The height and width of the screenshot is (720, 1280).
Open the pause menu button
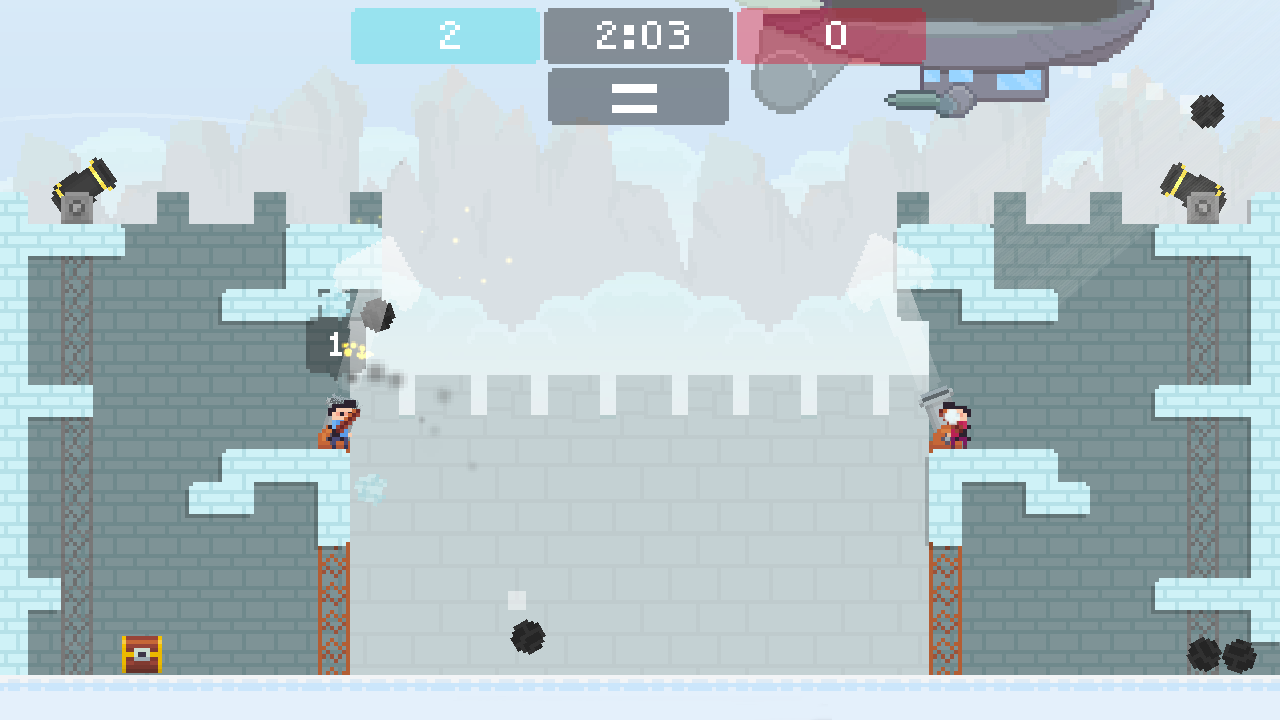pos(637,97)
